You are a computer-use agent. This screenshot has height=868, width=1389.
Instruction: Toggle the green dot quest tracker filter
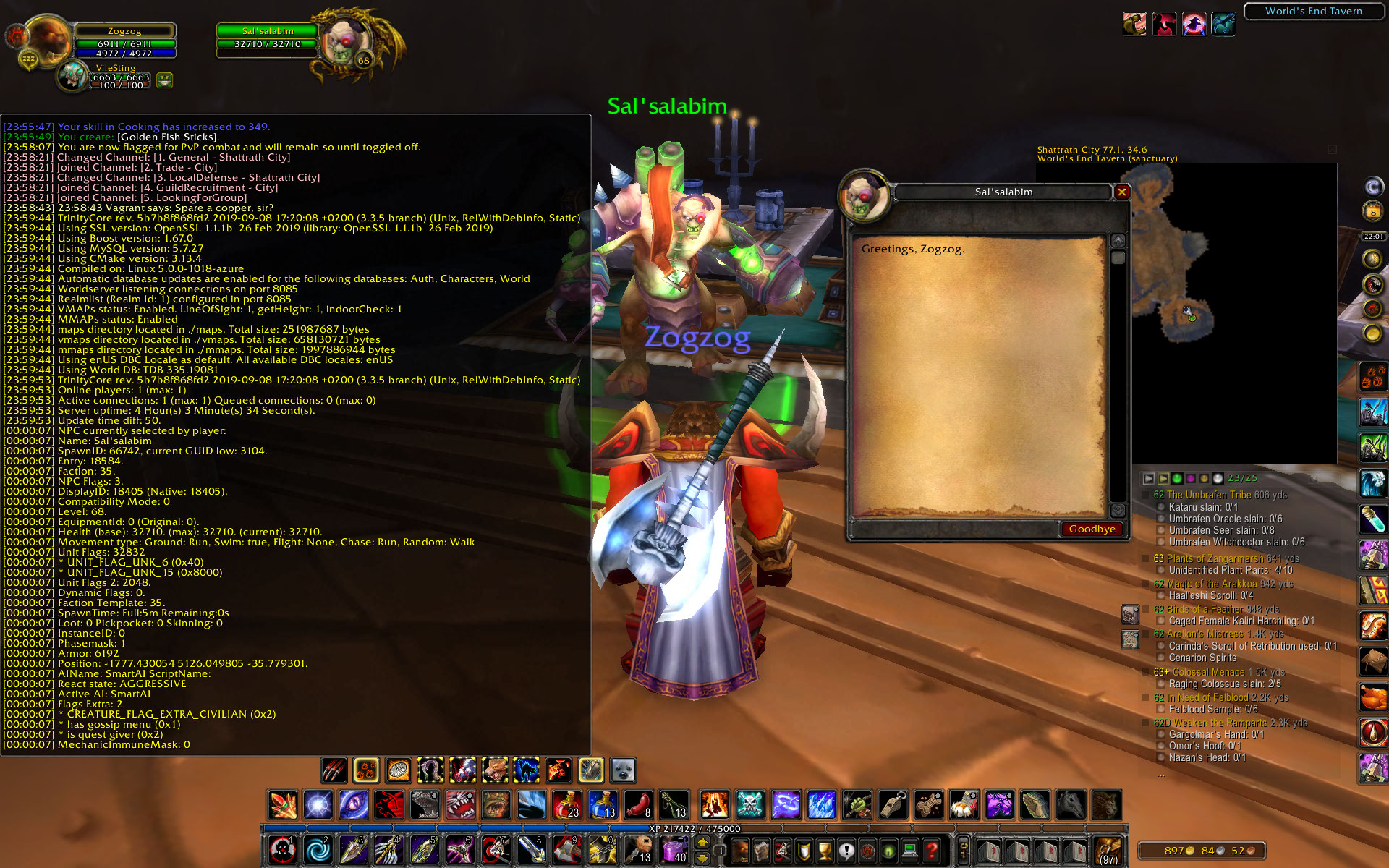[1176, 478]
